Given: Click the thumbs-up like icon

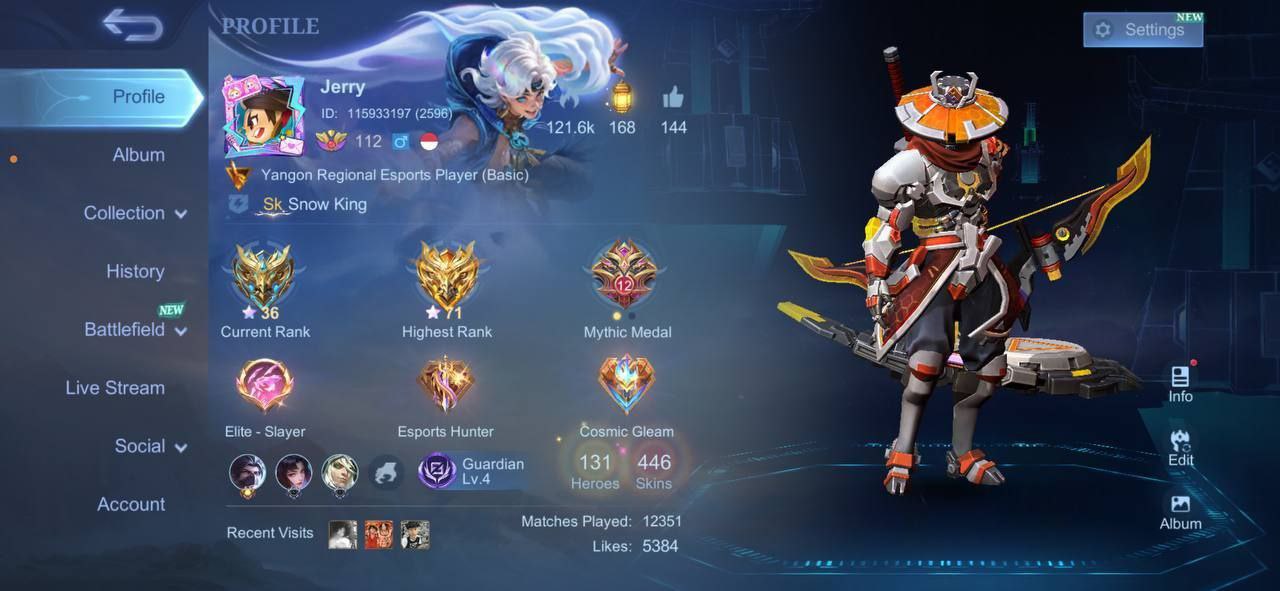Looking at the screenshot, I should click(673, 98).
